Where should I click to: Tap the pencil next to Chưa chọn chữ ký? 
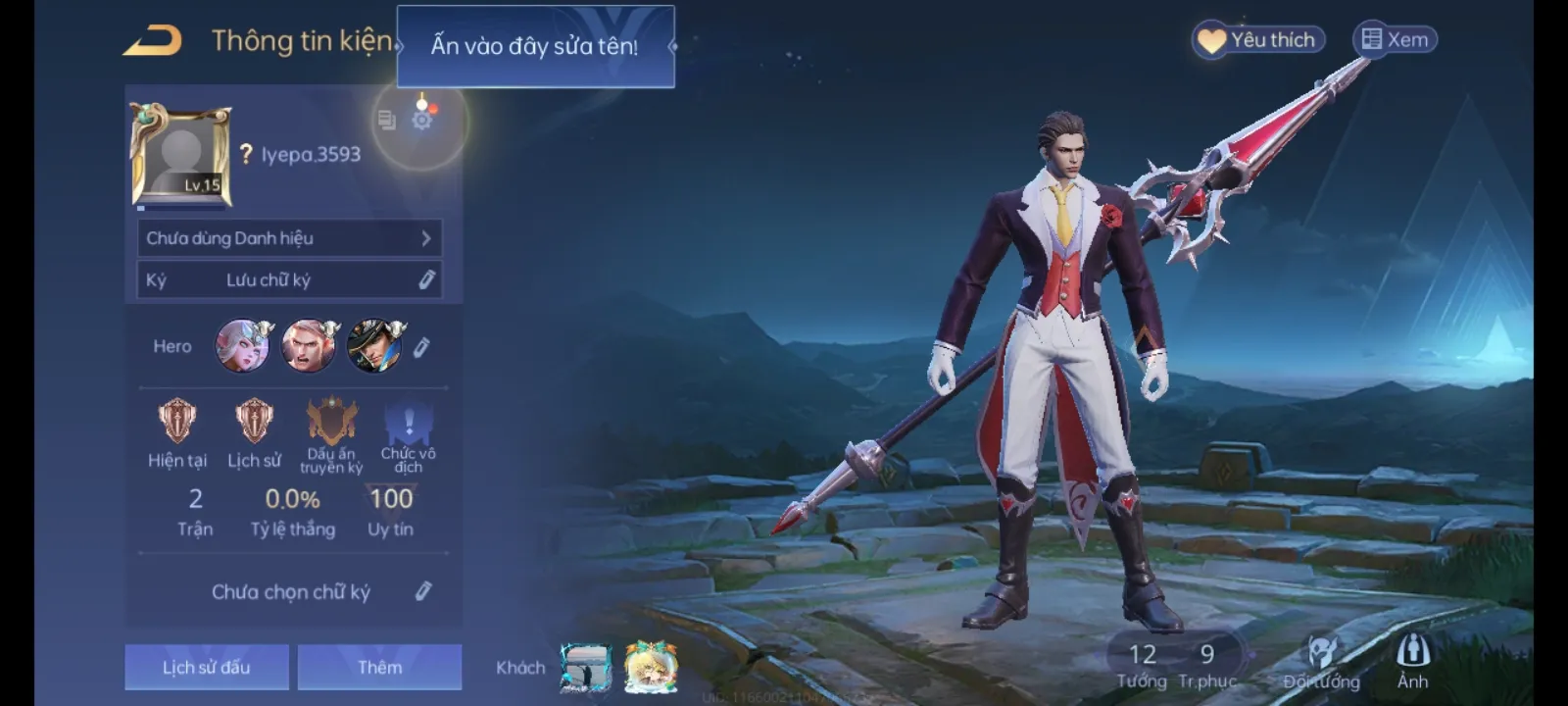[424, 590]
